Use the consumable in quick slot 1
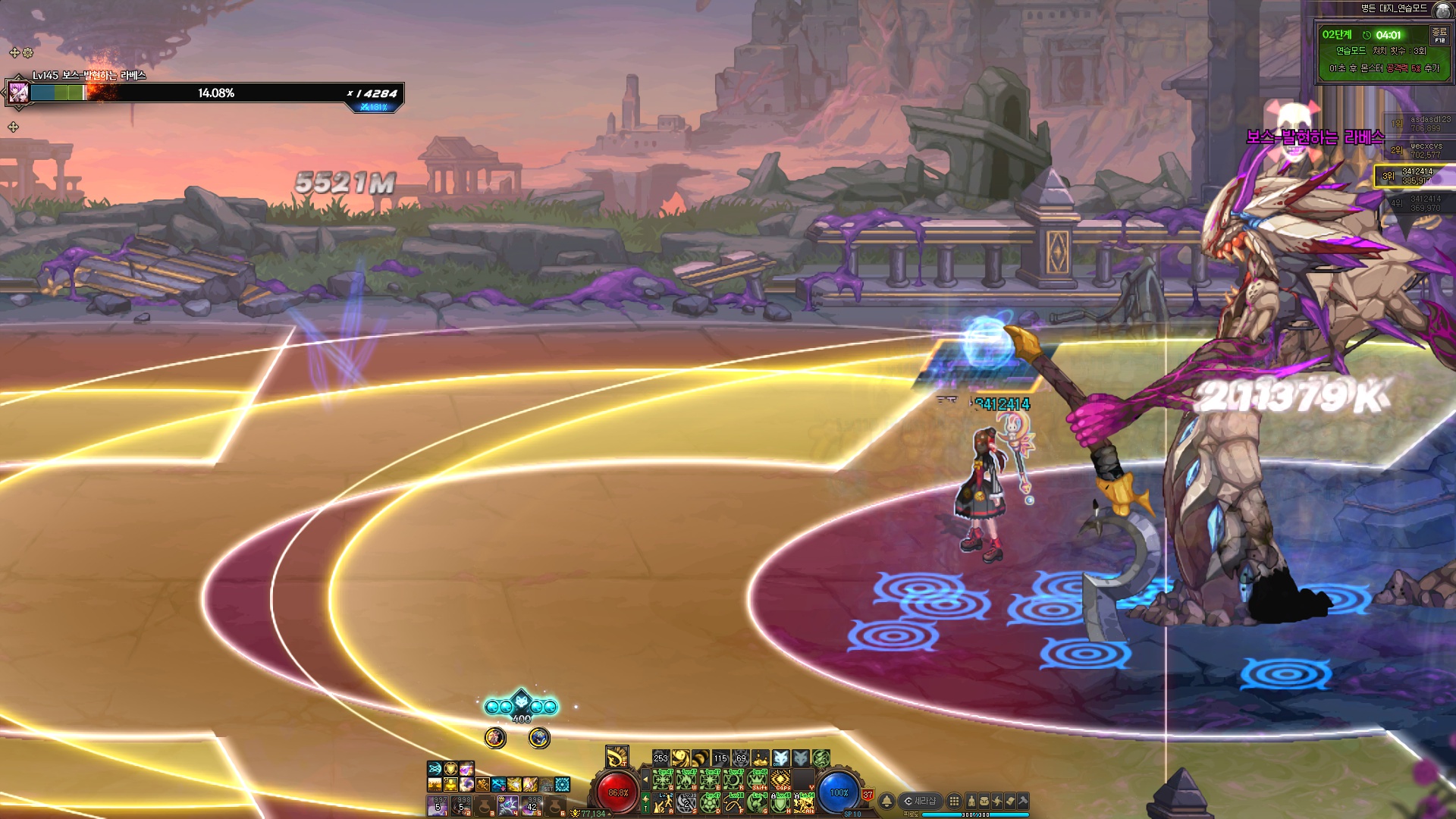 [438, 805]
